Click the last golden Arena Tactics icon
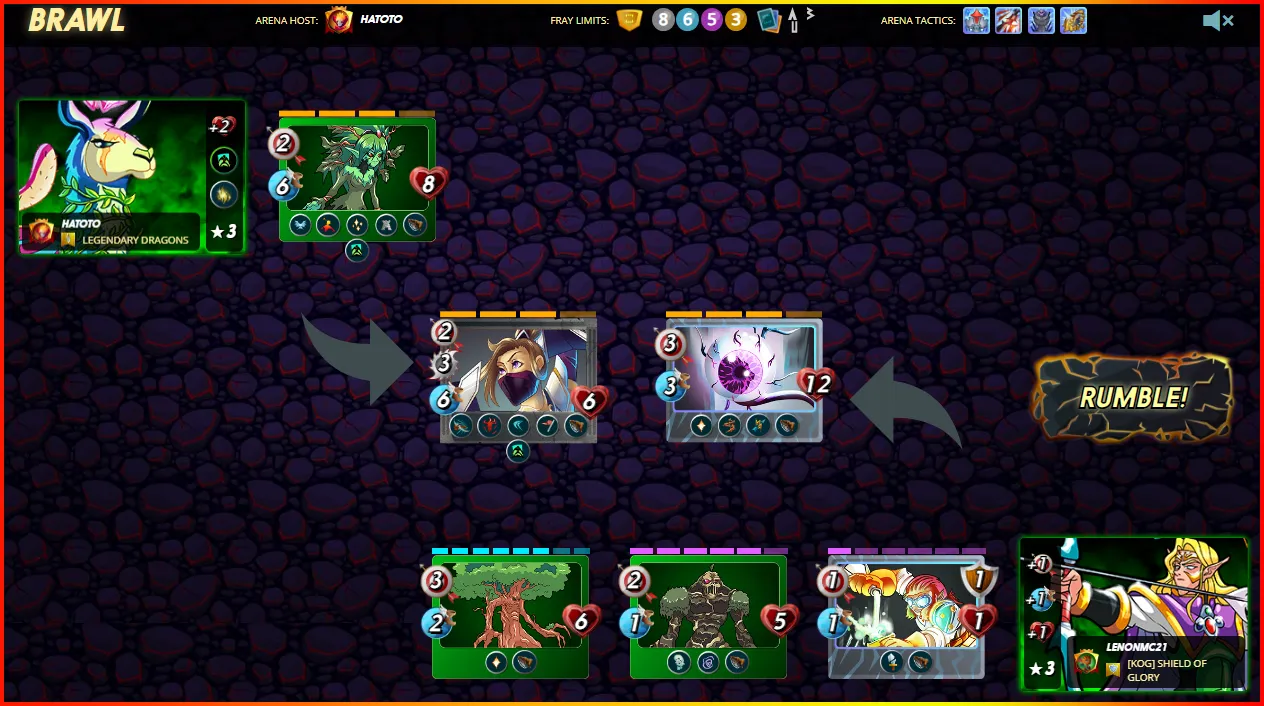 (1073, 20)
